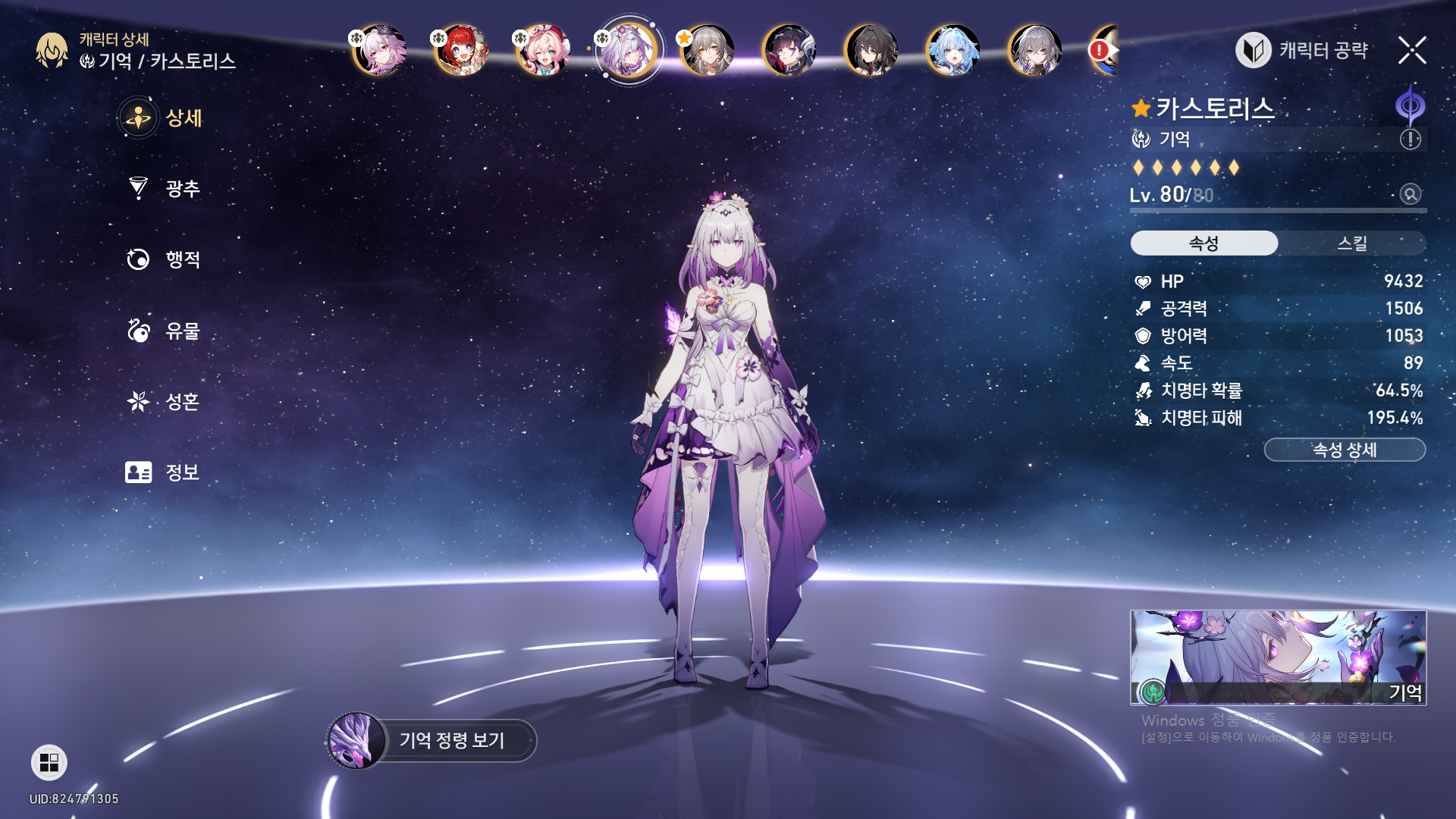Screen dimensions: 1456x819
Task: Select the pink-haired character with hat portrait
Action: (542, 51)
